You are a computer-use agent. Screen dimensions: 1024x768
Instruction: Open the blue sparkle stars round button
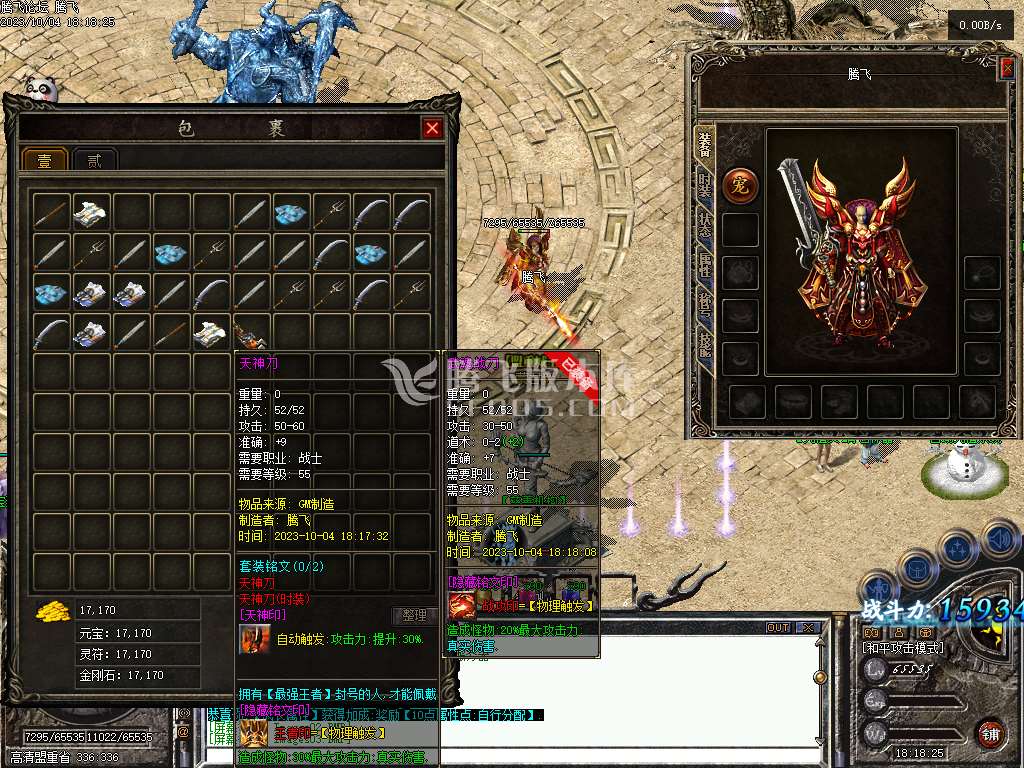[957, 549]
